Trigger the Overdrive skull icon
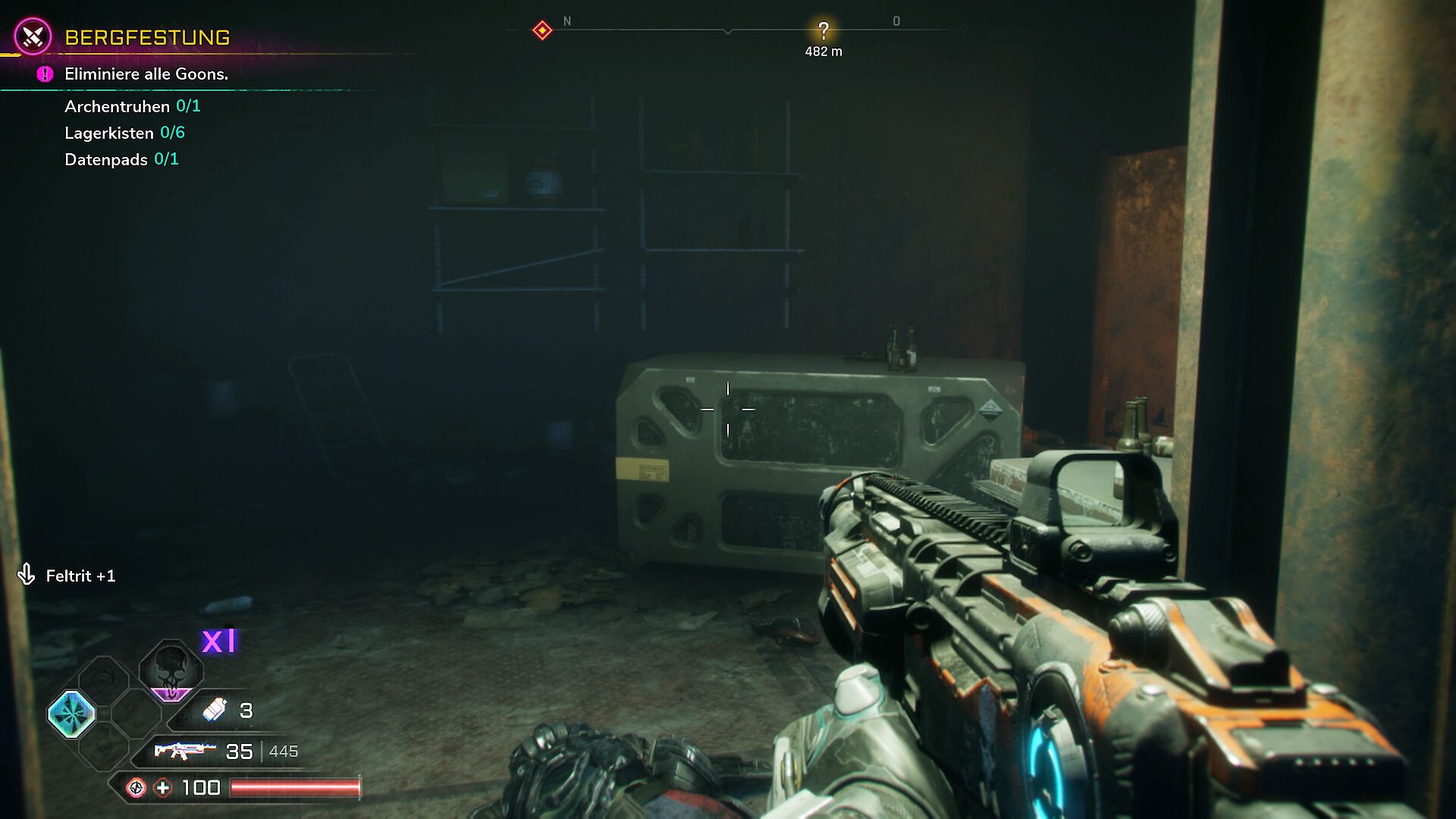 click(171, 670)
